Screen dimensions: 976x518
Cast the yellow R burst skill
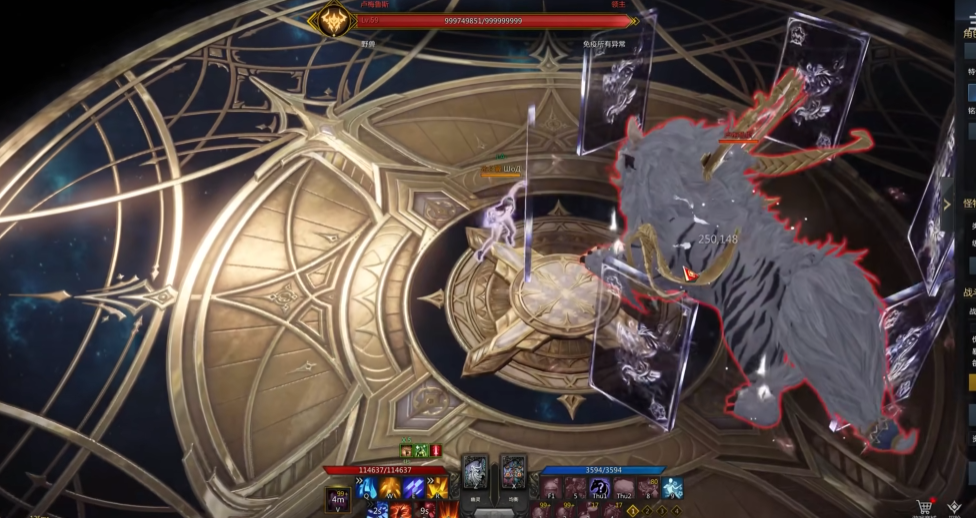438,489
